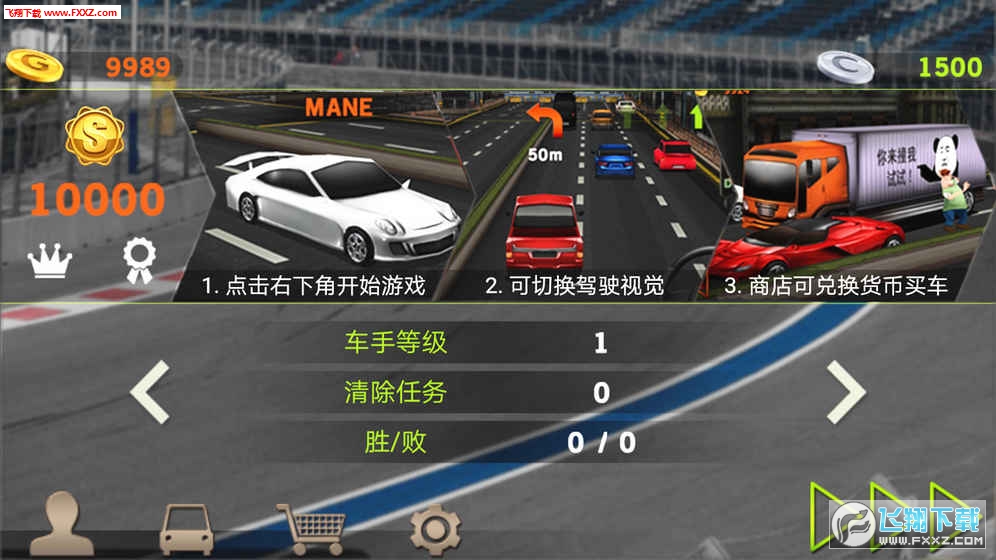Viewport: 996px width, 560px height.
Task: Tap the gold G coin icon
Action: point(34,66)
